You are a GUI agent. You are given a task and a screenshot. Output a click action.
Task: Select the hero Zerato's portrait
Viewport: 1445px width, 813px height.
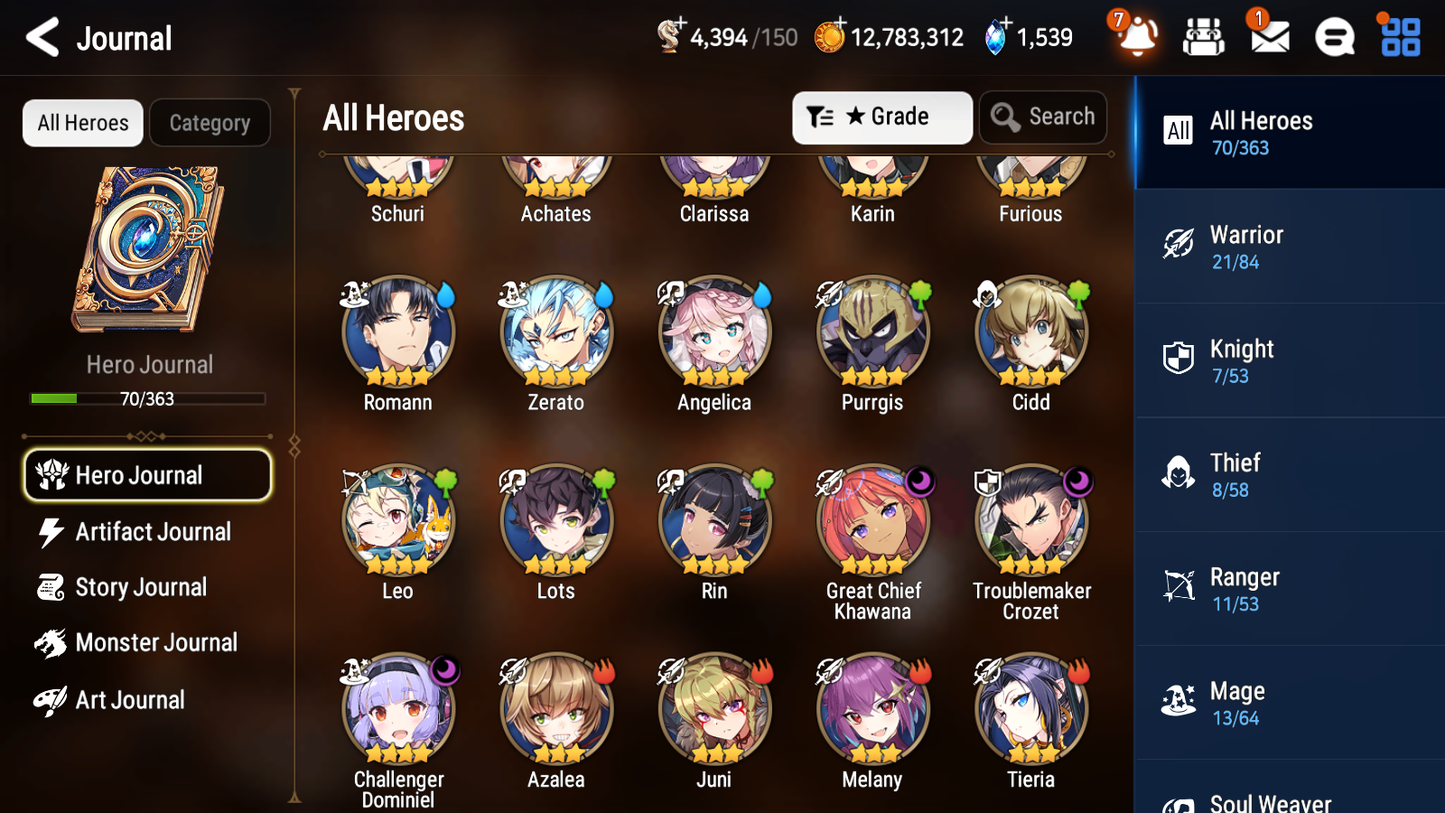[556, 331]
